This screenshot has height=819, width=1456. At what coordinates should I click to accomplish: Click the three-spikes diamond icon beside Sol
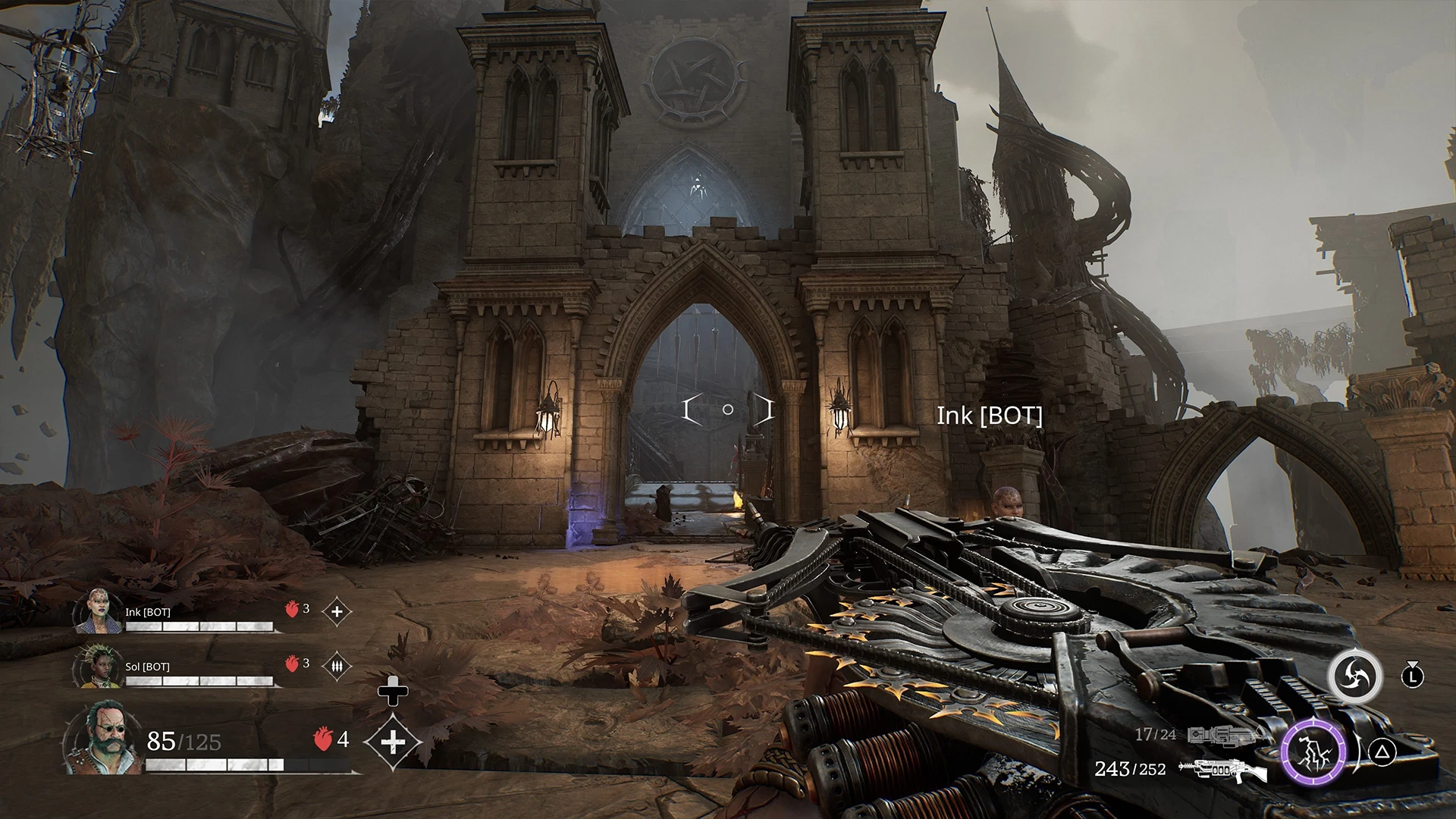point(337,667)
